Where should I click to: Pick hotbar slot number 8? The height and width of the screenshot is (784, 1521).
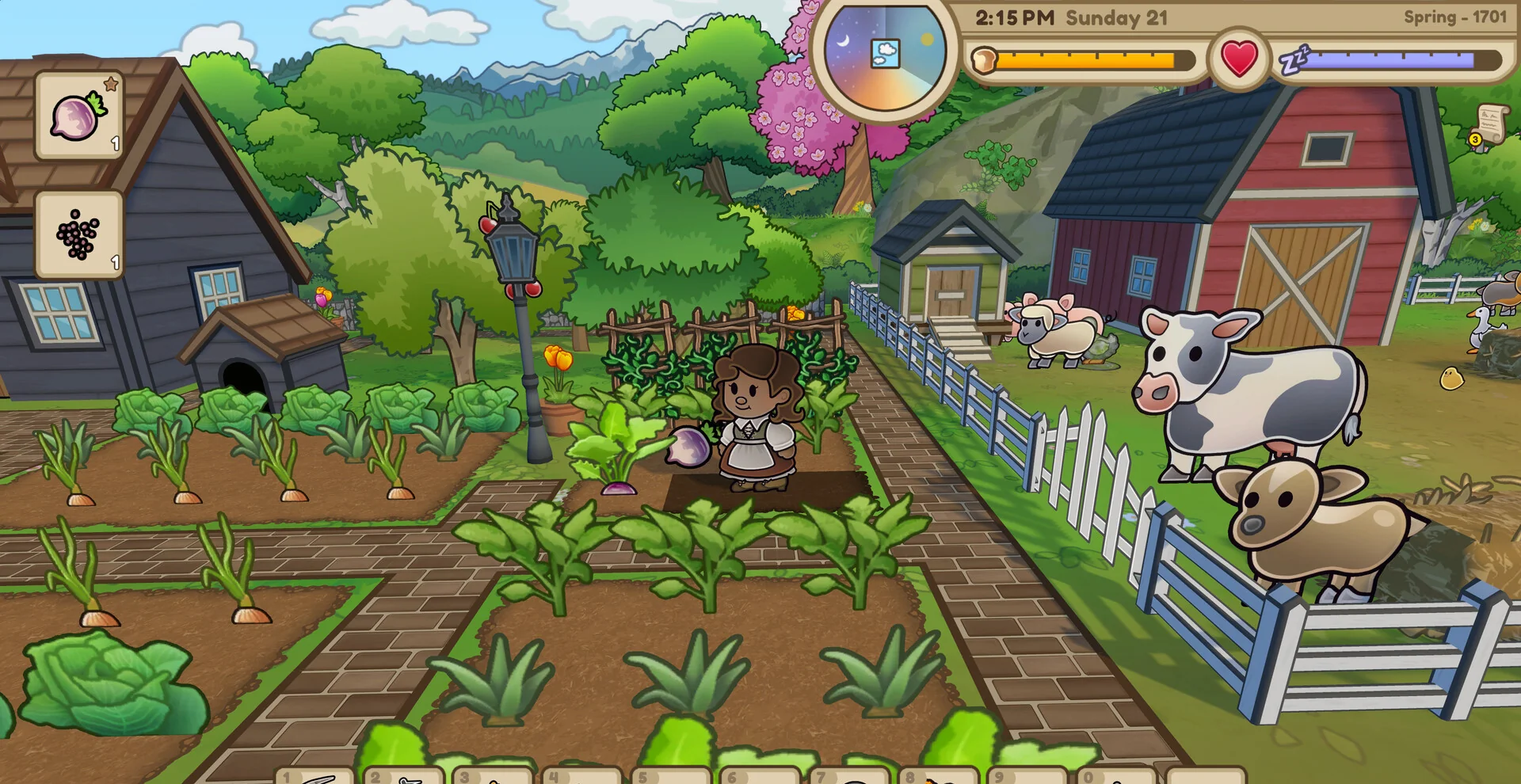[938, 776]
